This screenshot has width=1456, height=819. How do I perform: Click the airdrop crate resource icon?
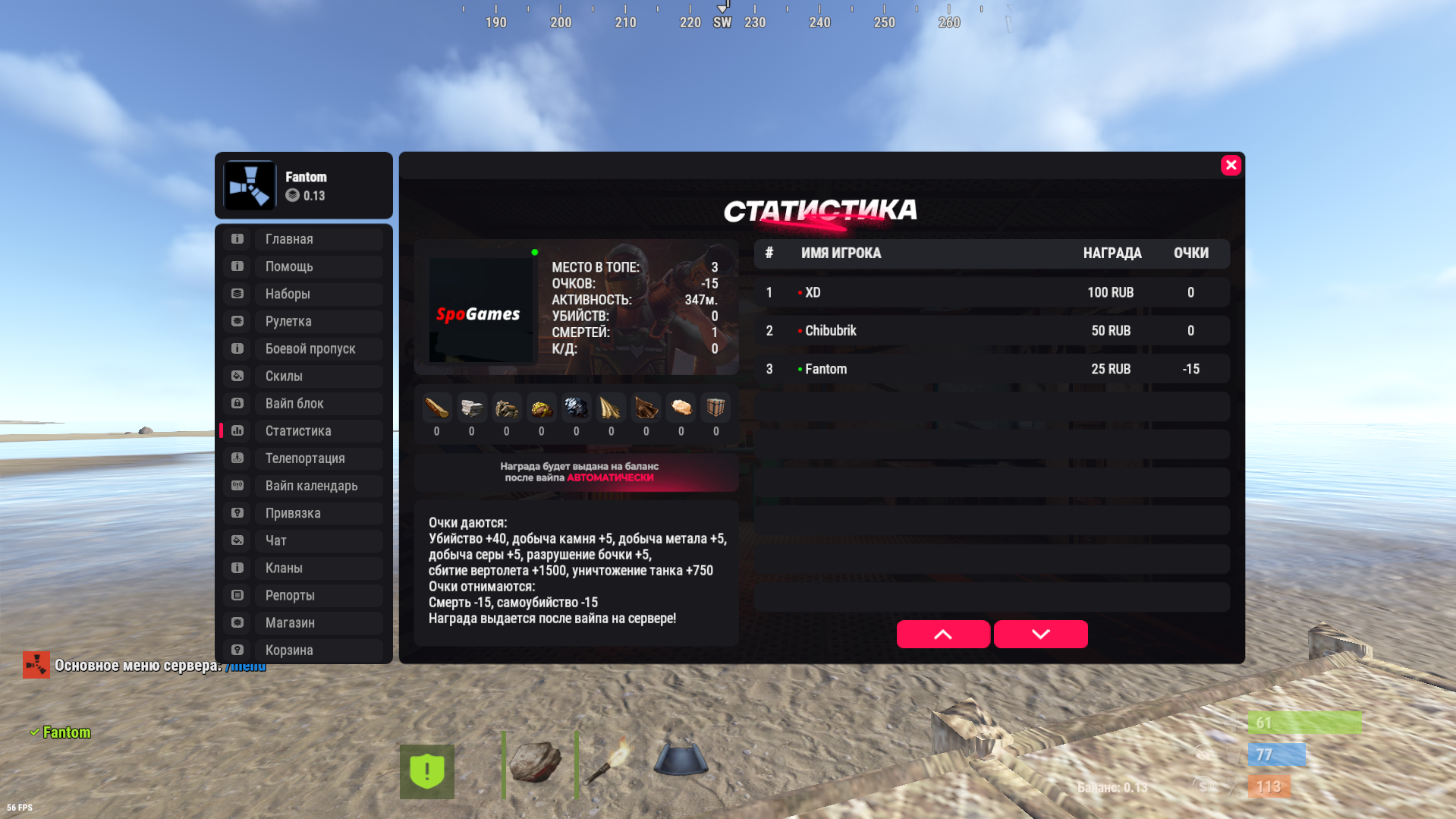pos(715,408)
